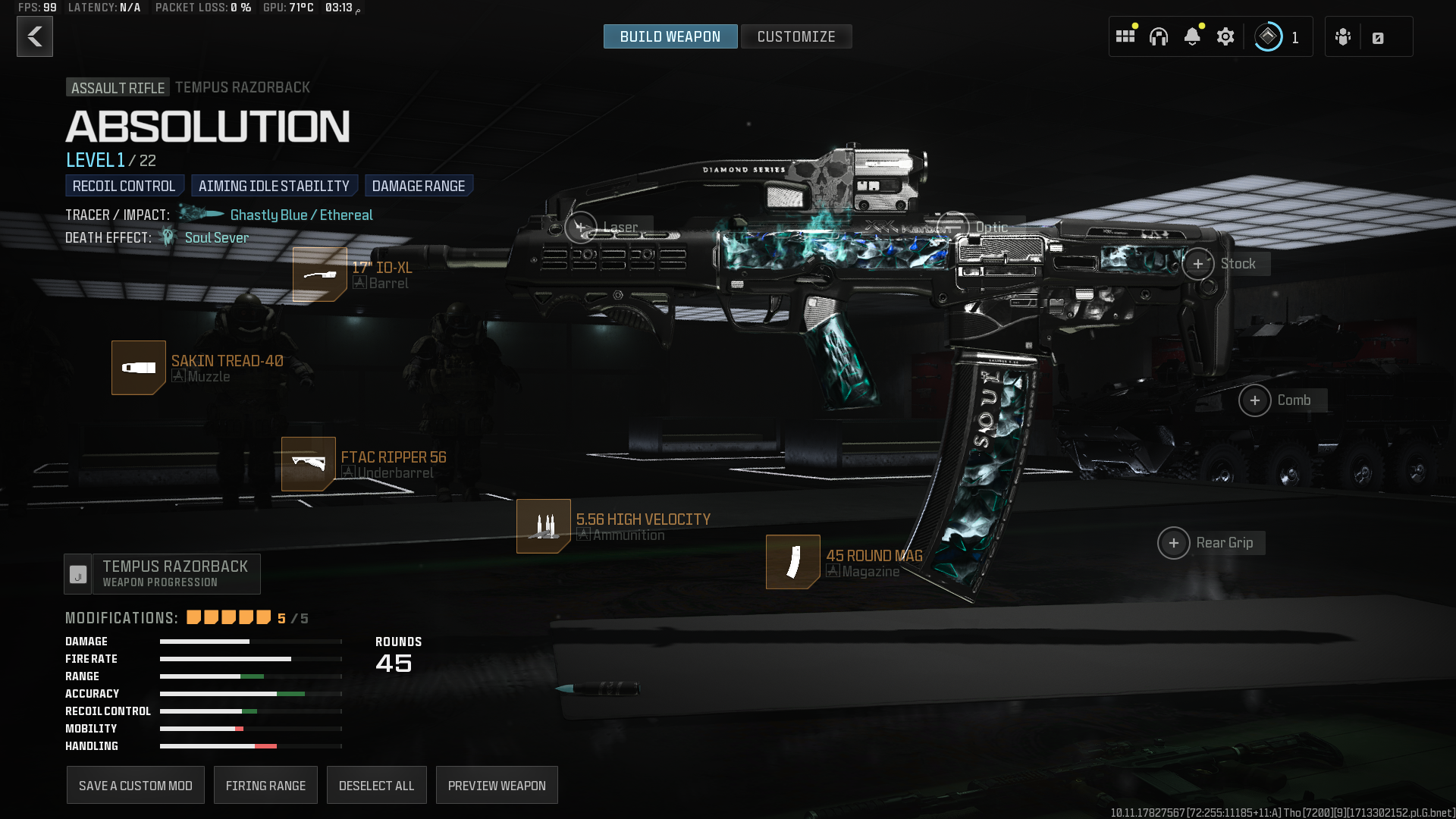
Task: Select the Sakin Tread-40 muzzle slot
Action: (139, 368)
